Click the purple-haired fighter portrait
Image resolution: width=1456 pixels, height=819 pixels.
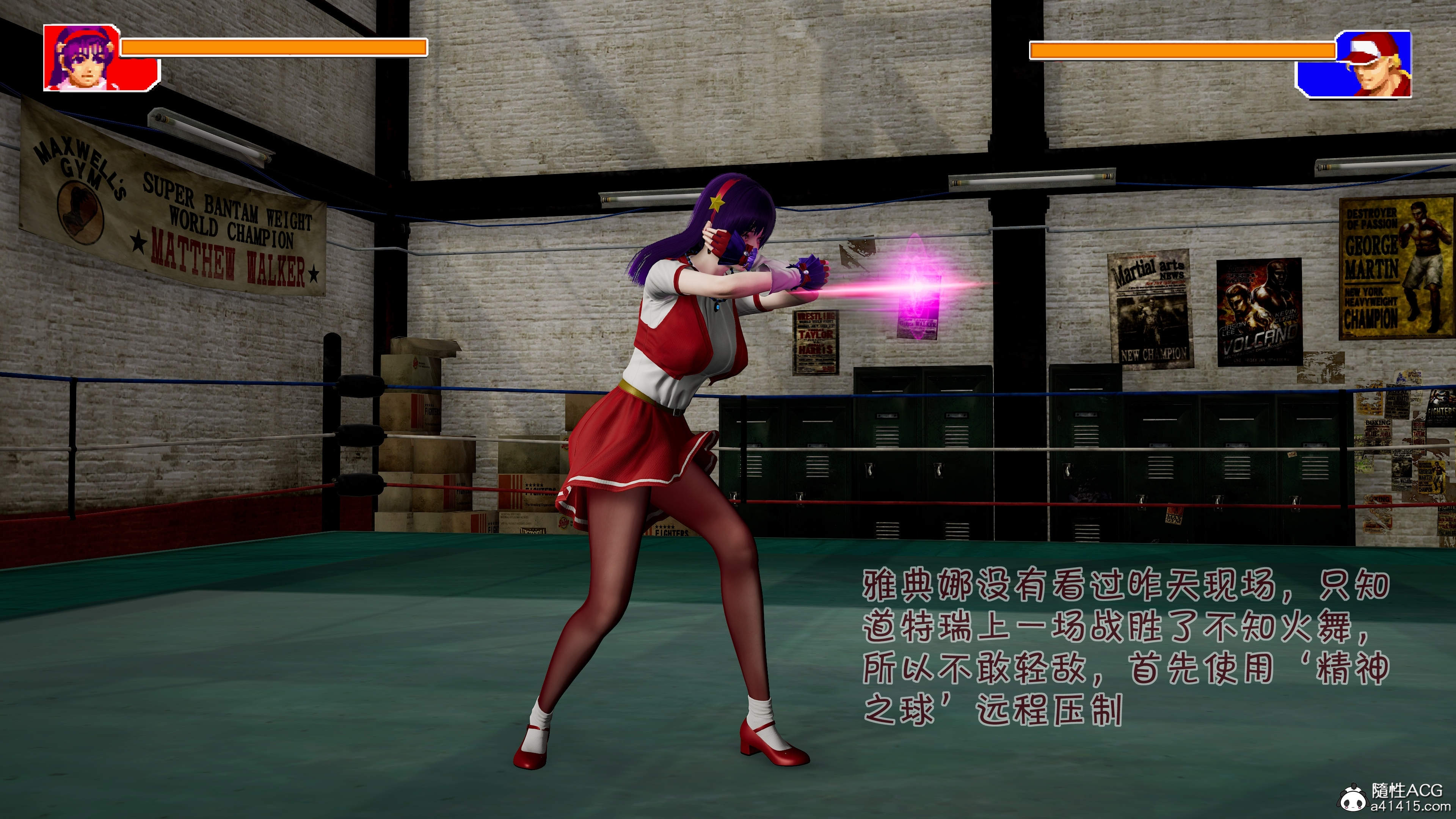[83, 57]
